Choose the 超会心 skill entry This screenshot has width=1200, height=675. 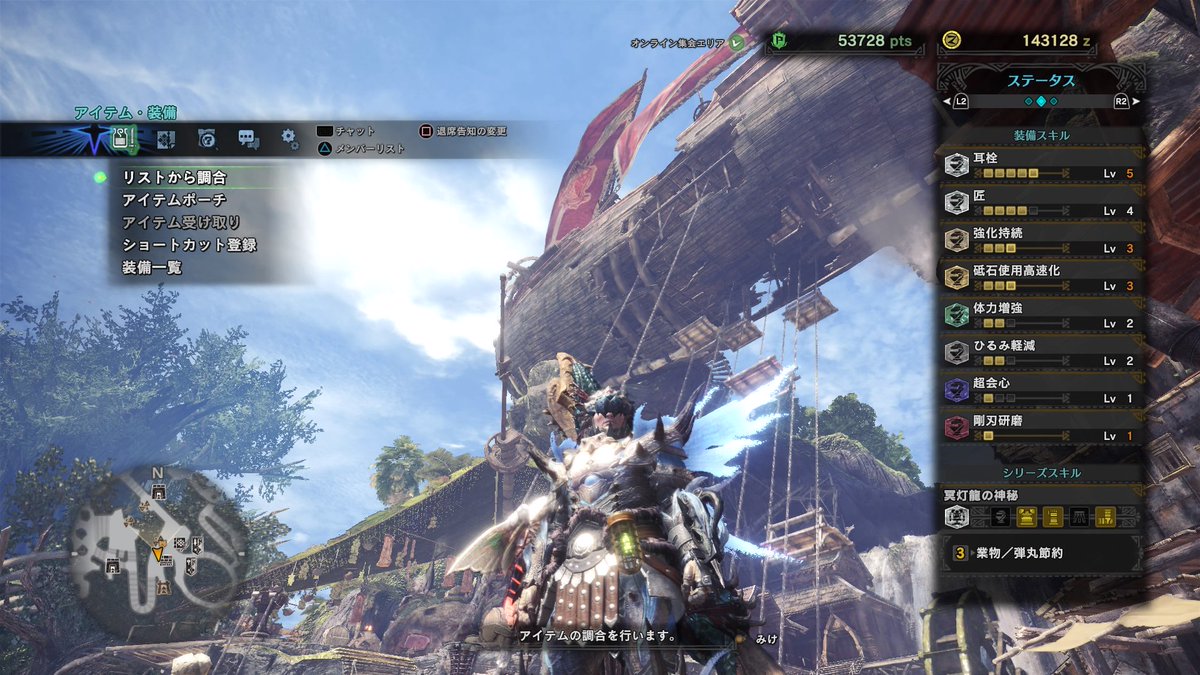pos(1041,390)
